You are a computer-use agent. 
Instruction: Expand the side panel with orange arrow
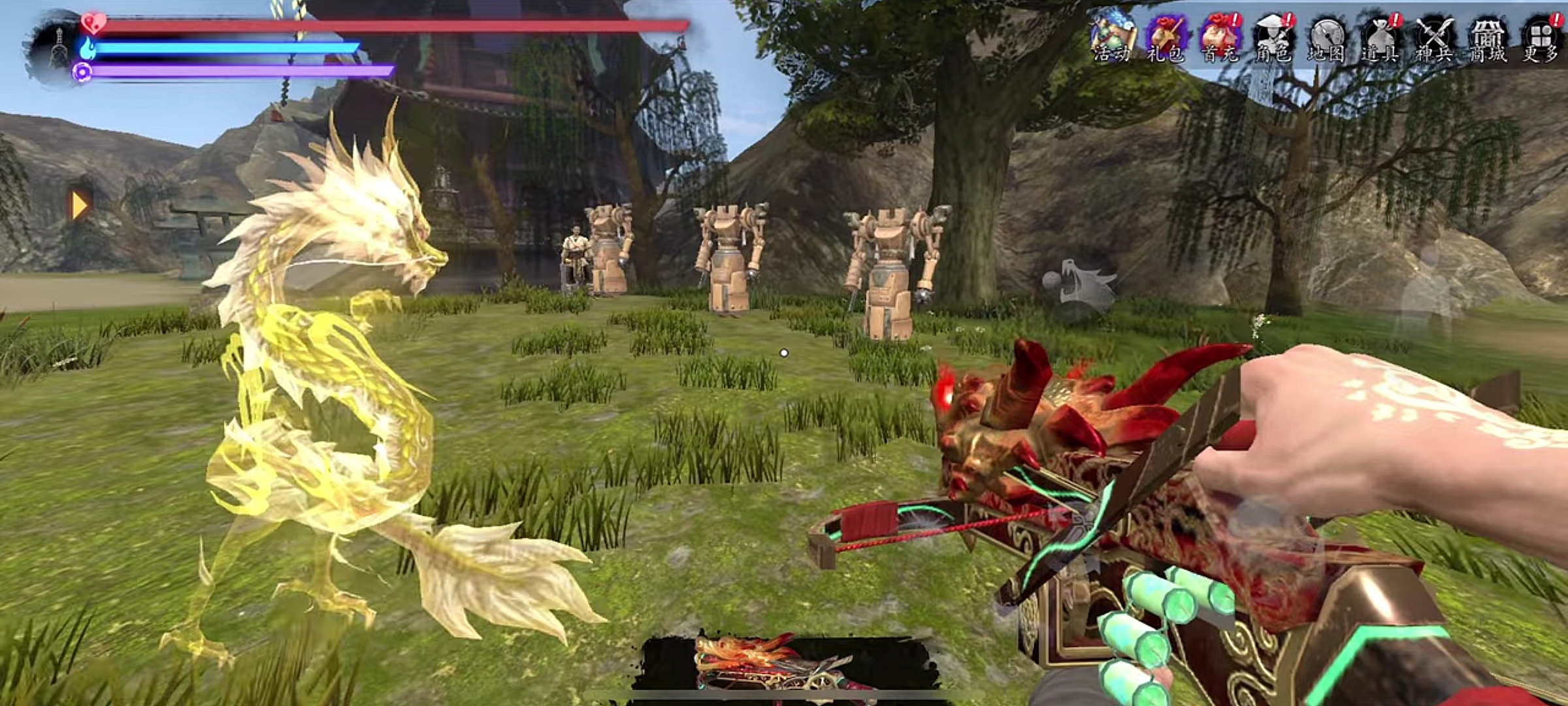[80, 205]
